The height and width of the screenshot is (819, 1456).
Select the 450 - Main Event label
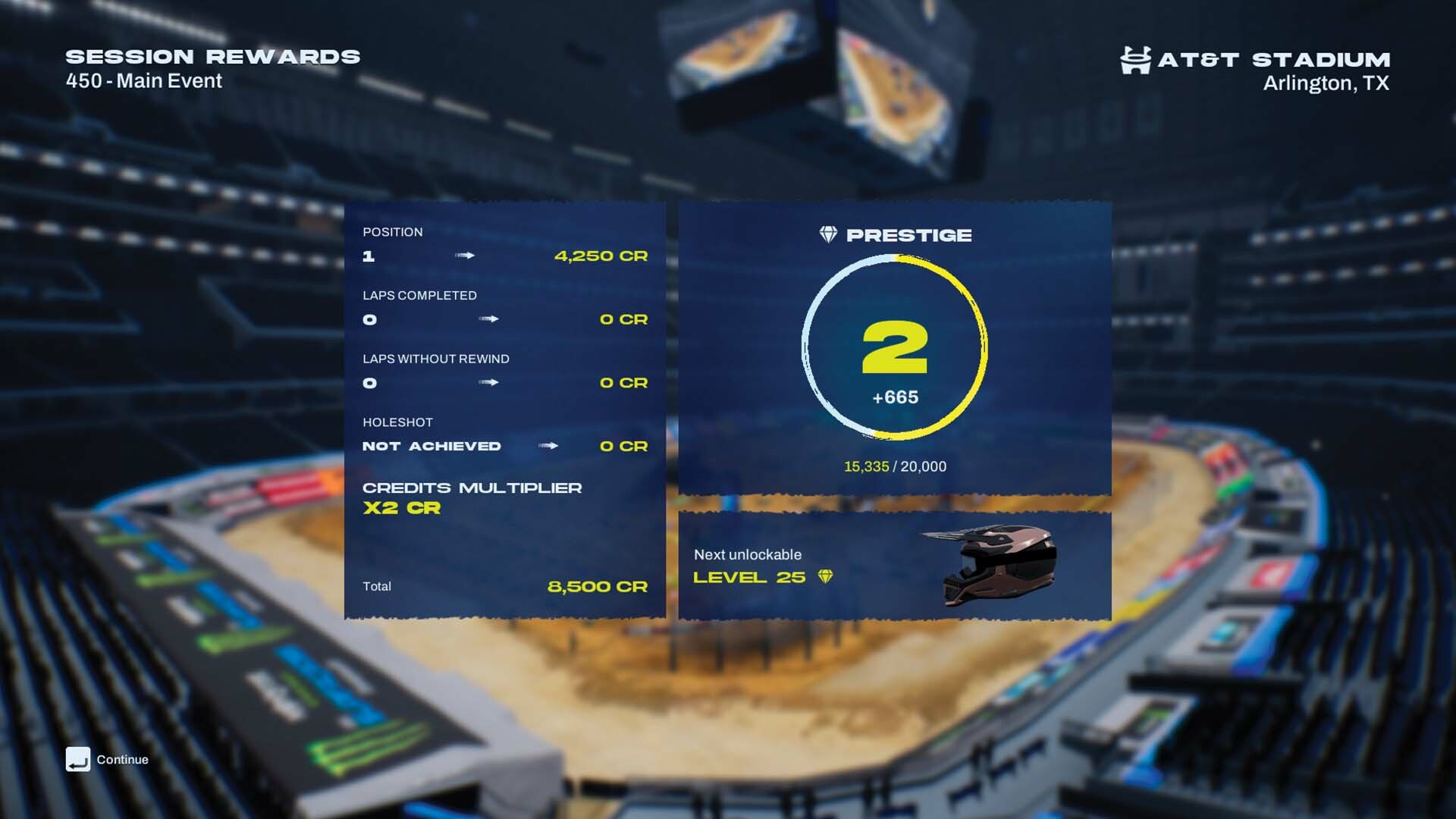point(143,80)
